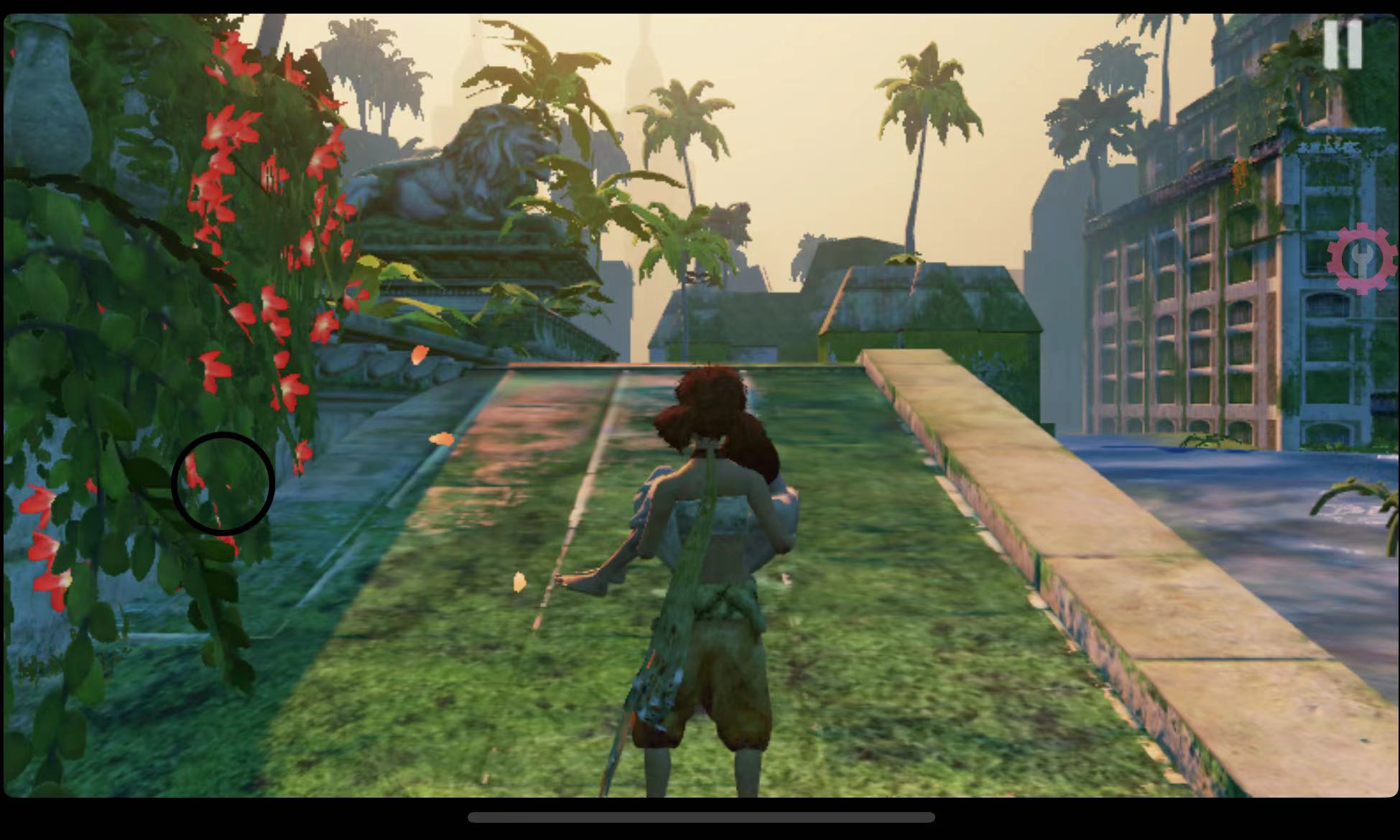Image resolution: width=1400 pixels, height=840 pixels.
Task: Pause the game with the pause button
Action: [1342, 45]
